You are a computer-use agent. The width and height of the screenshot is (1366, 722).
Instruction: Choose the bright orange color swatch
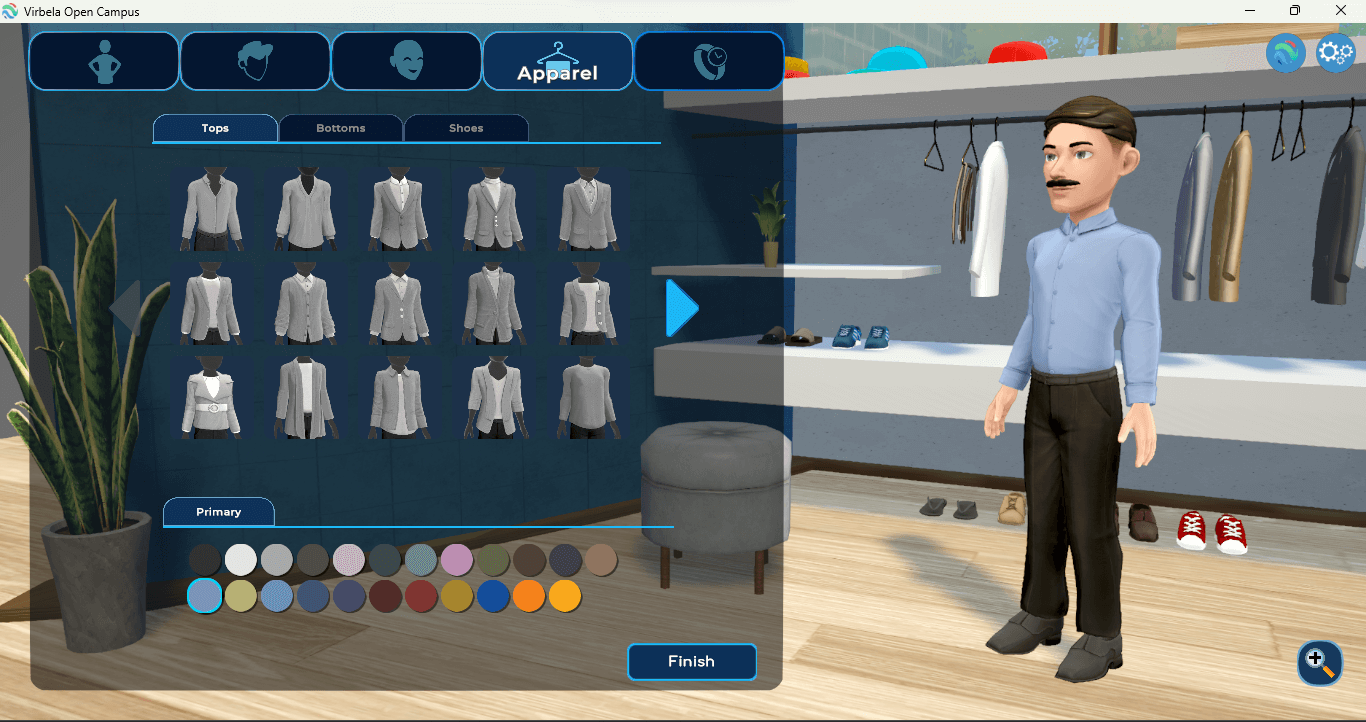pos(529,596)
